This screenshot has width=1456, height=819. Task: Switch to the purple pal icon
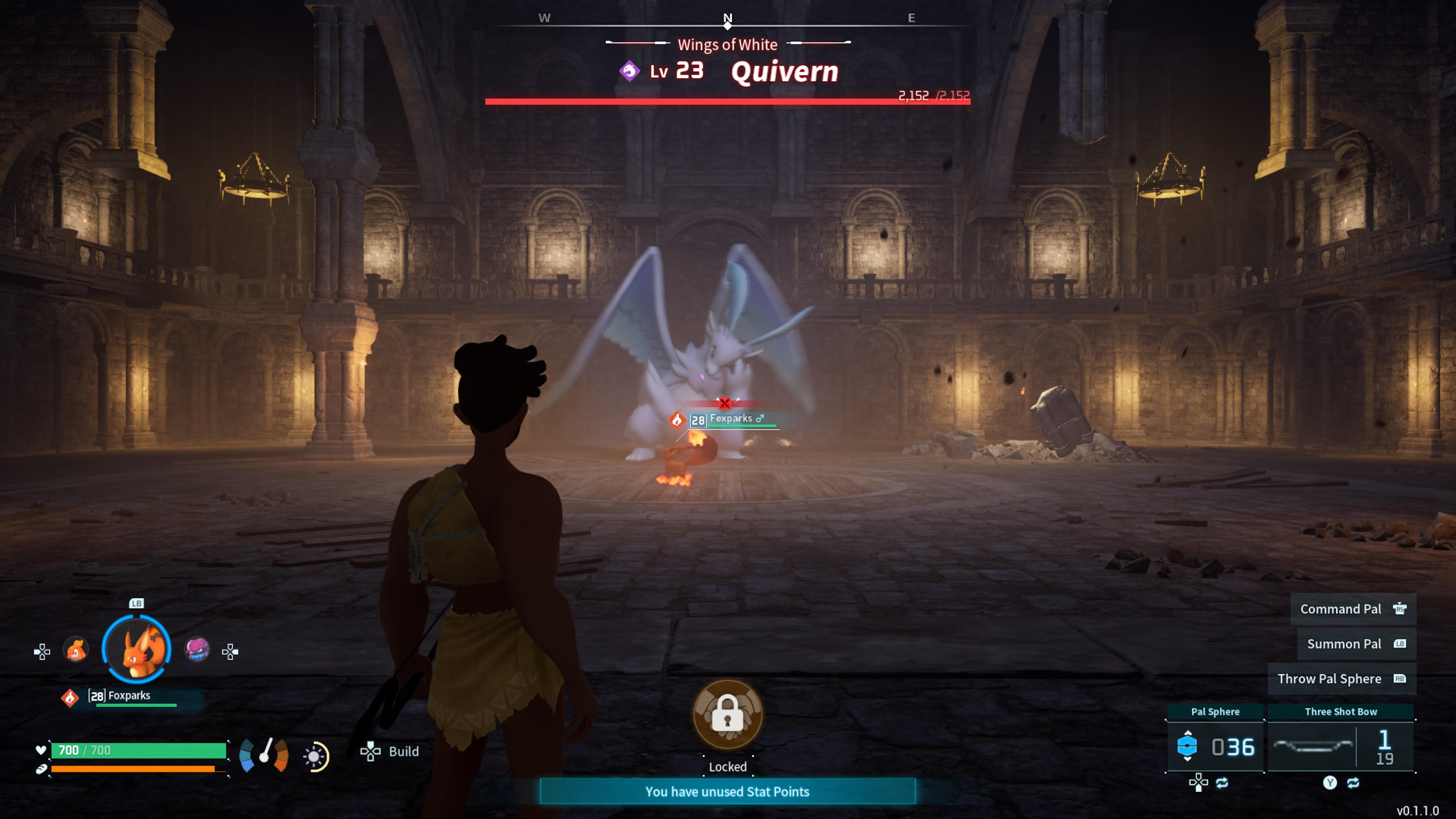click(197, 650)
